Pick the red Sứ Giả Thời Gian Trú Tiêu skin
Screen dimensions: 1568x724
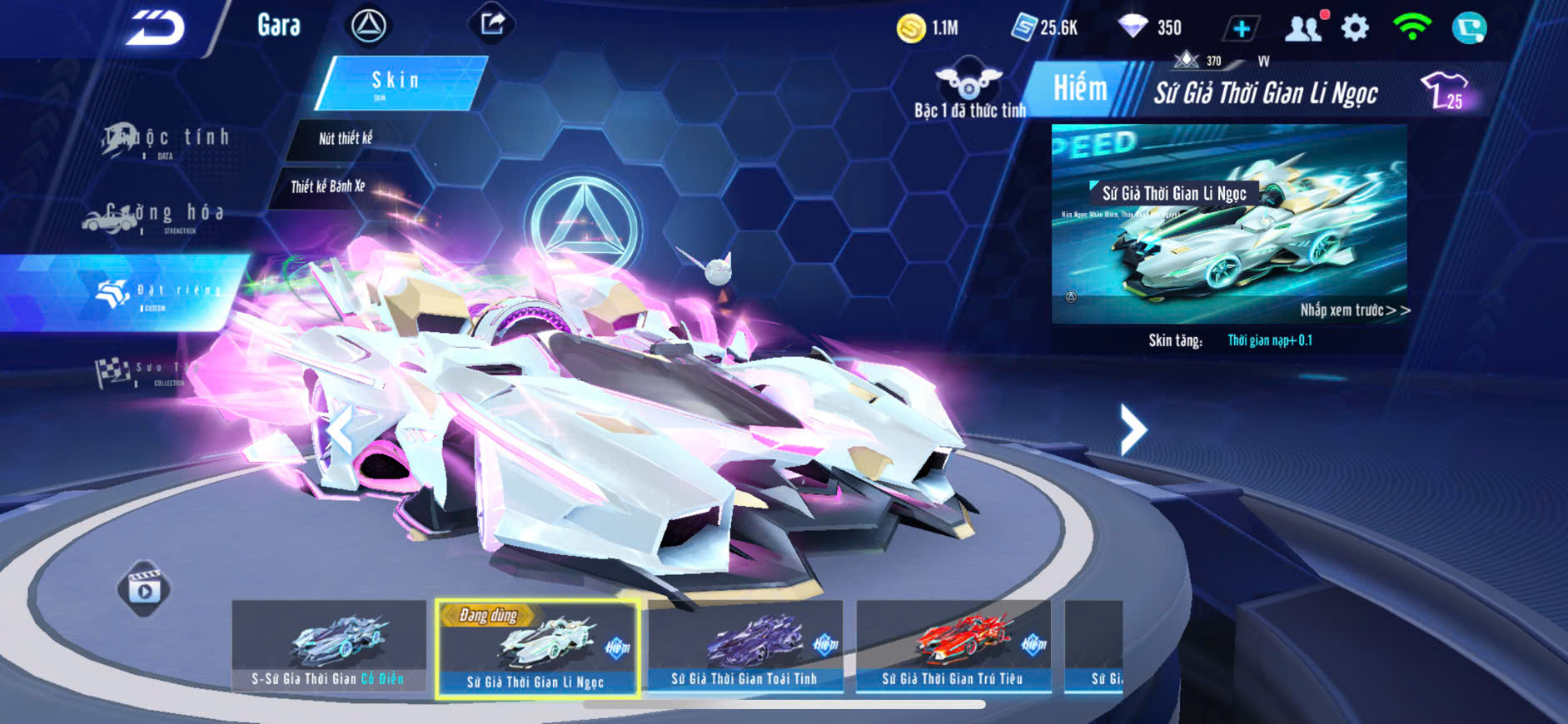[x=953, y=646]
